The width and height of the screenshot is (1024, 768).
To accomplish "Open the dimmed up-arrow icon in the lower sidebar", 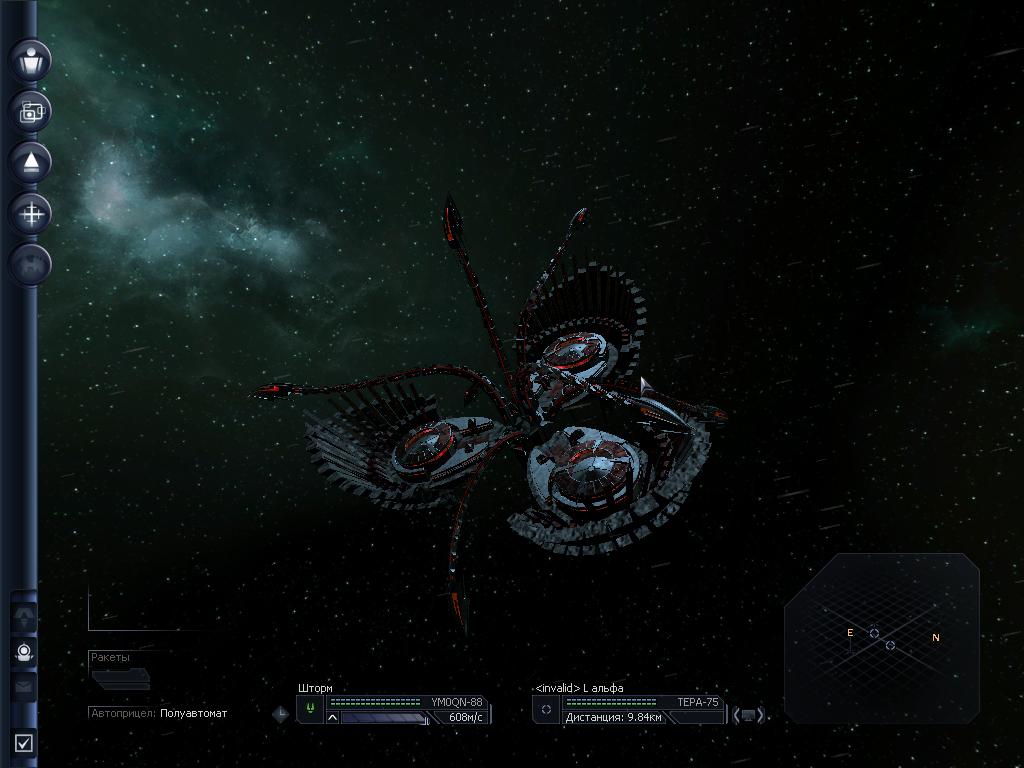I will 24,617.
